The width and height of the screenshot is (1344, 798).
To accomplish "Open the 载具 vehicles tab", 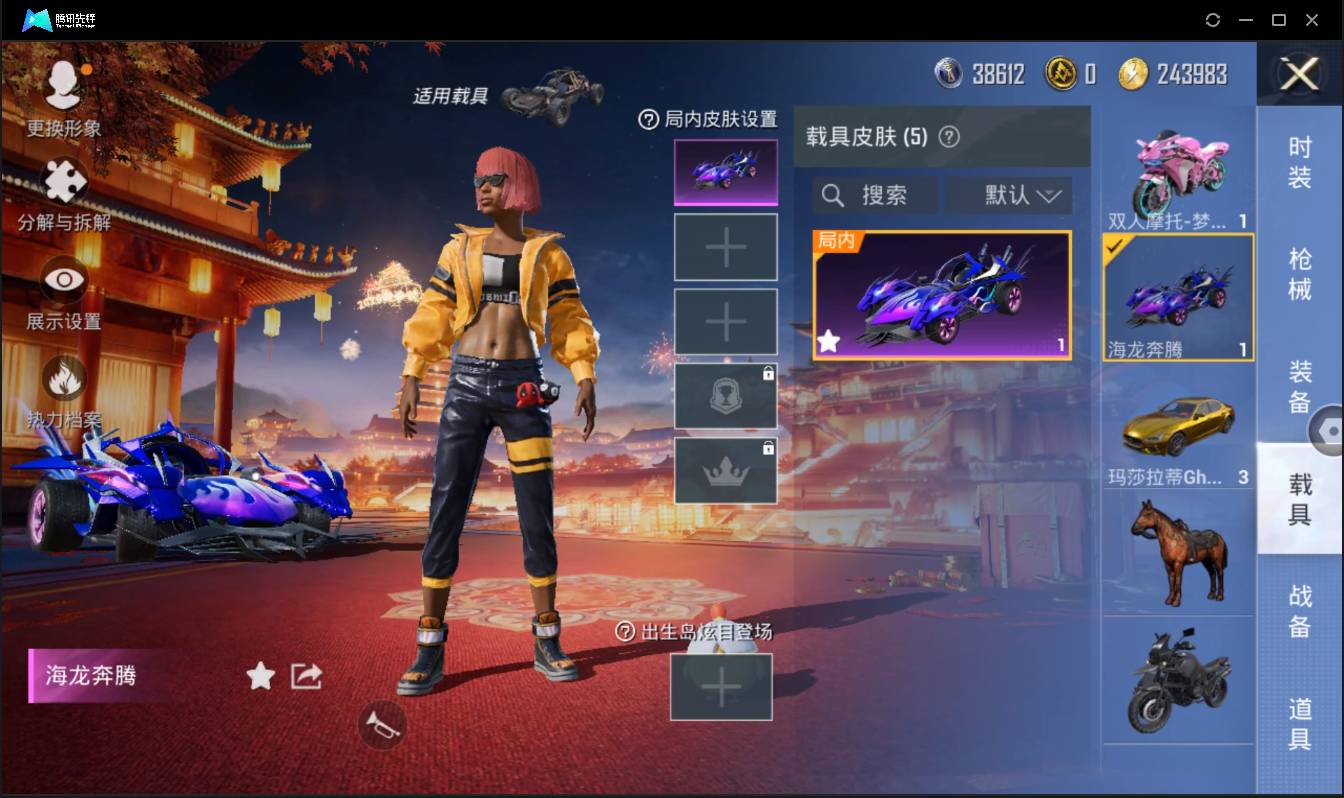I will click(x=1300, y=497).
